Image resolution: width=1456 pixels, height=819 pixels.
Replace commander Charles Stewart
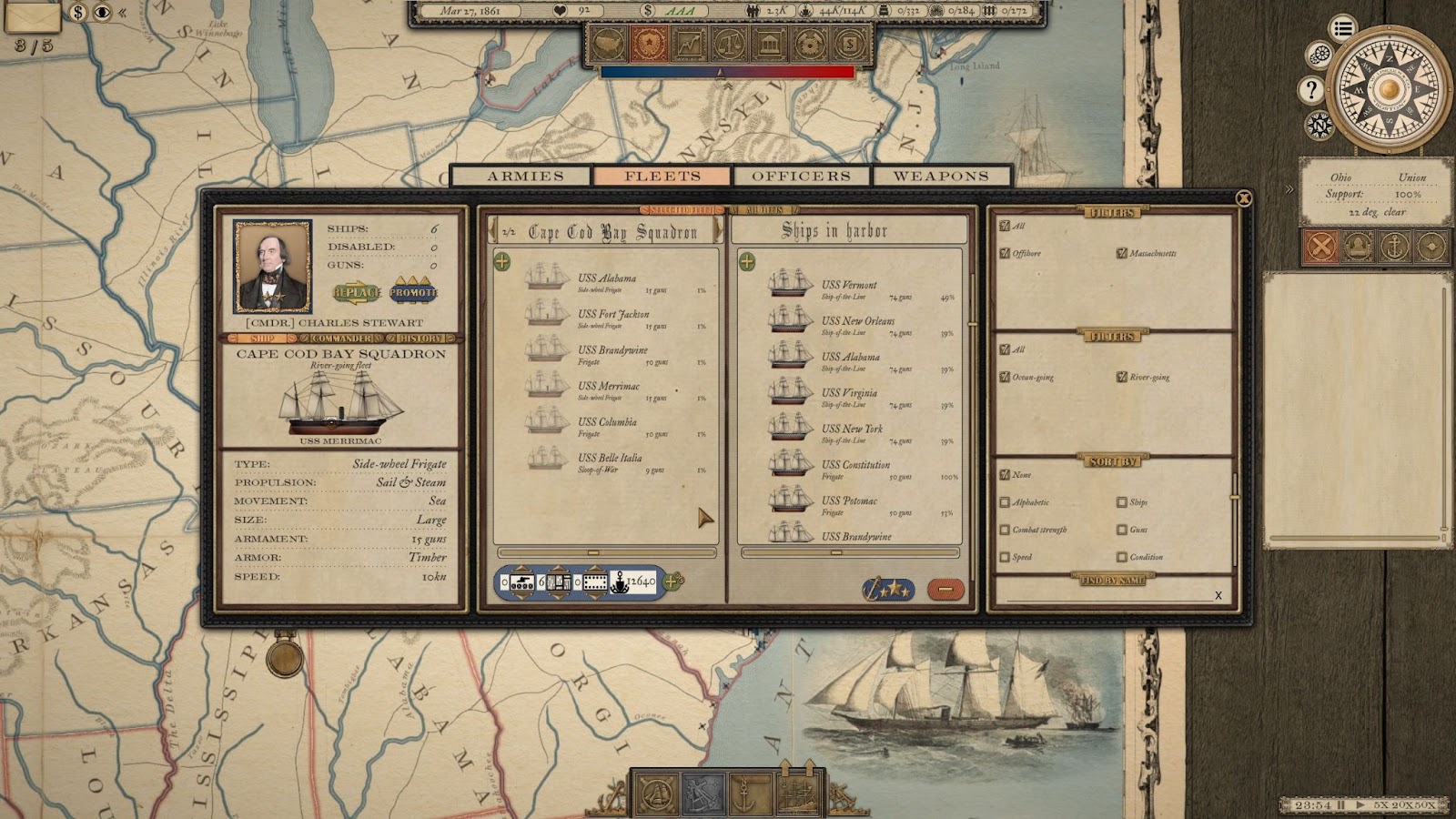(357, 292)
